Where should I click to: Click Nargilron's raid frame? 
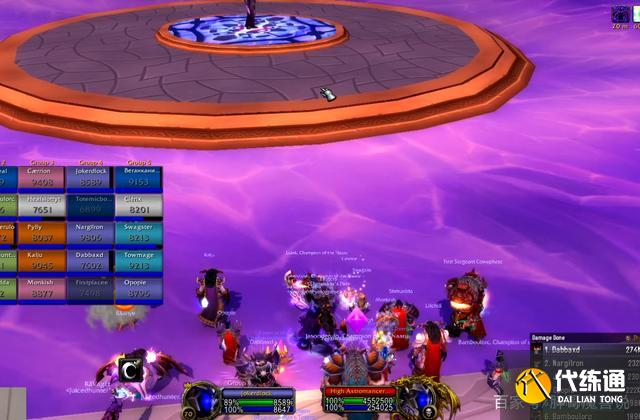(x=91, y=232)
